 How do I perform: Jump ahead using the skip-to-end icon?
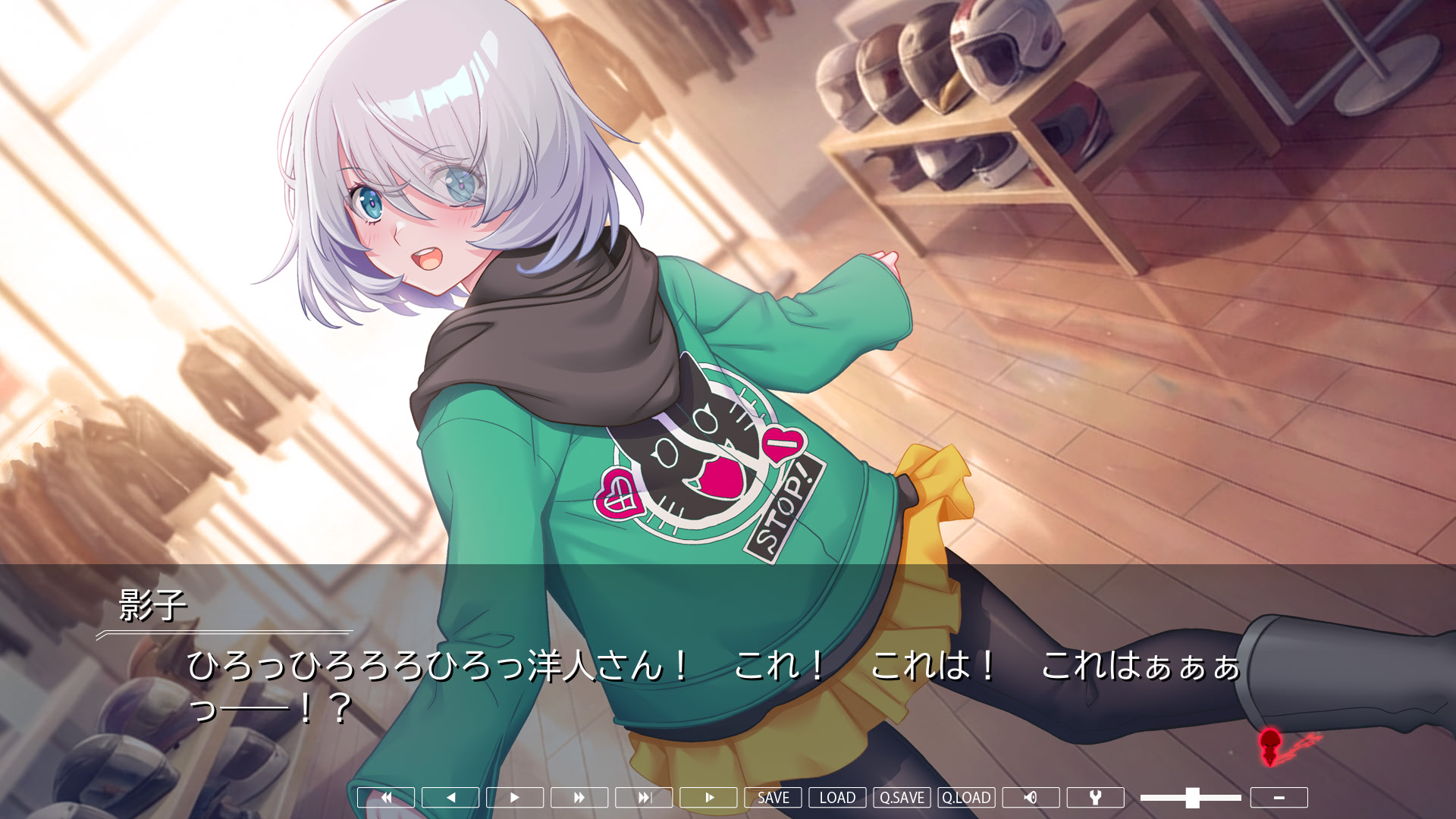click(645, 797)
